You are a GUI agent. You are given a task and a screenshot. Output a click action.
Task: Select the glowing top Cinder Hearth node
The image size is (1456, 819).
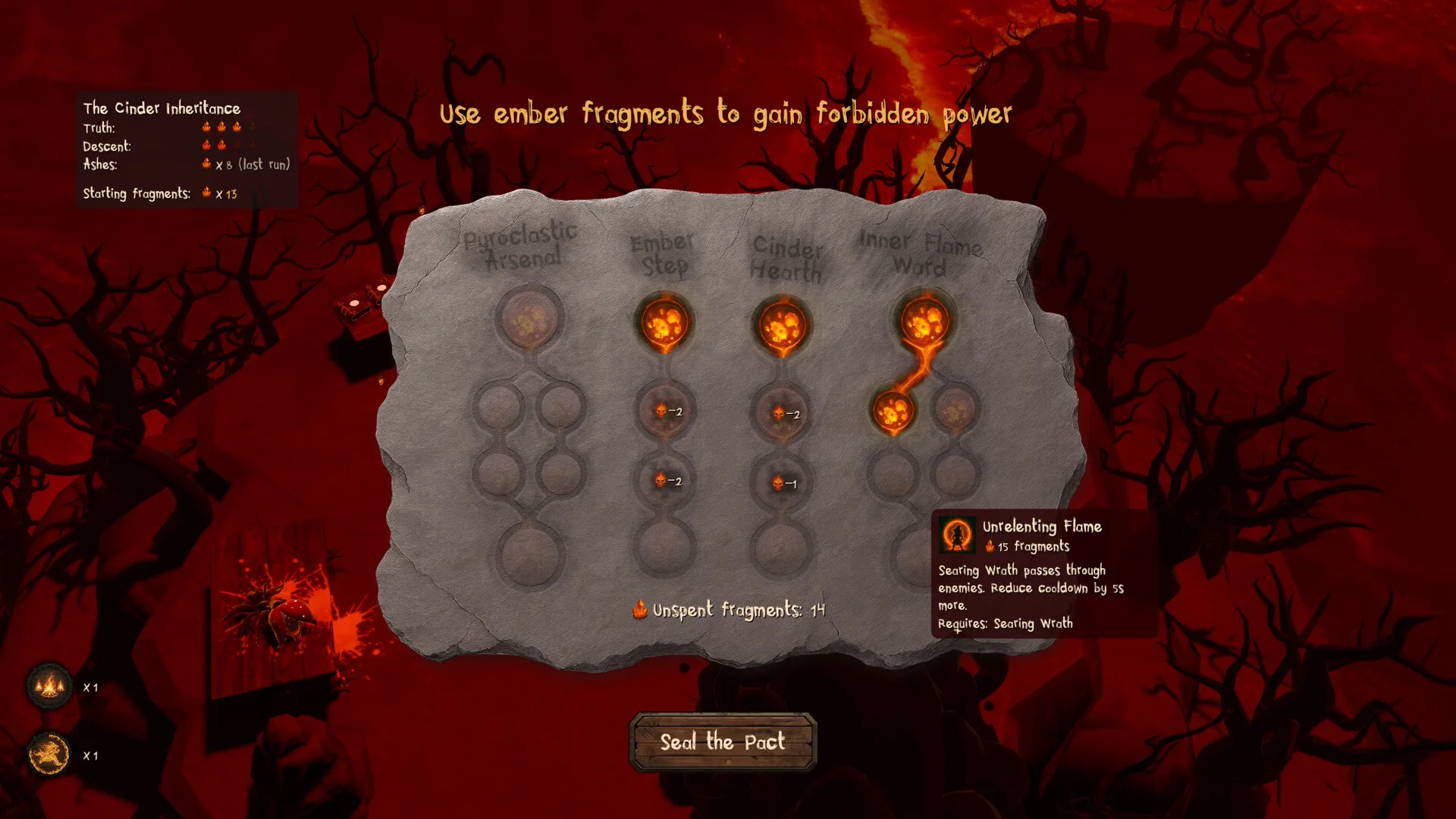(780, 326)
